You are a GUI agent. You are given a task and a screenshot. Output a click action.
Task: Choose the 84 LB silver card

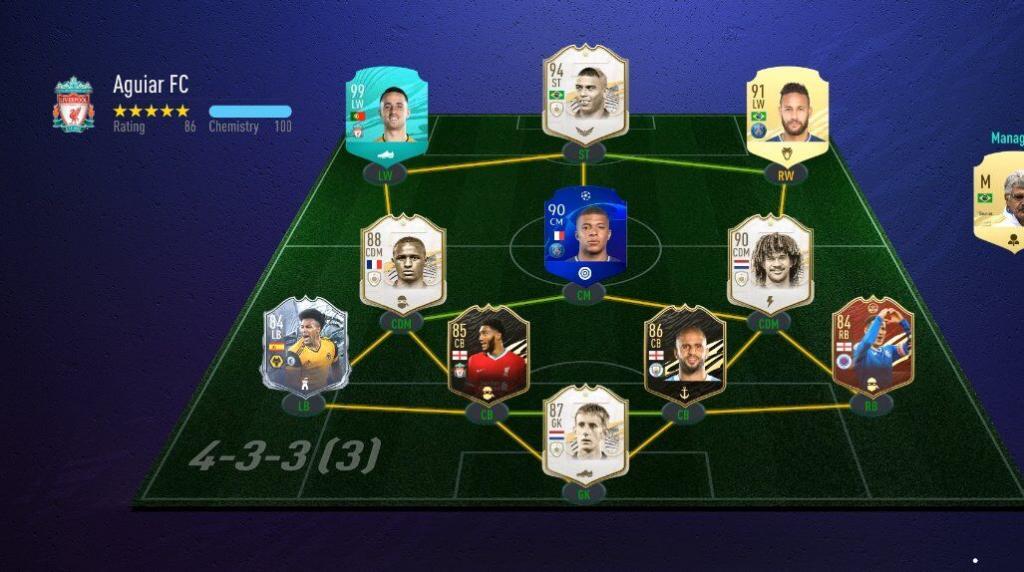pyautogui.click(x=305, y=348)
